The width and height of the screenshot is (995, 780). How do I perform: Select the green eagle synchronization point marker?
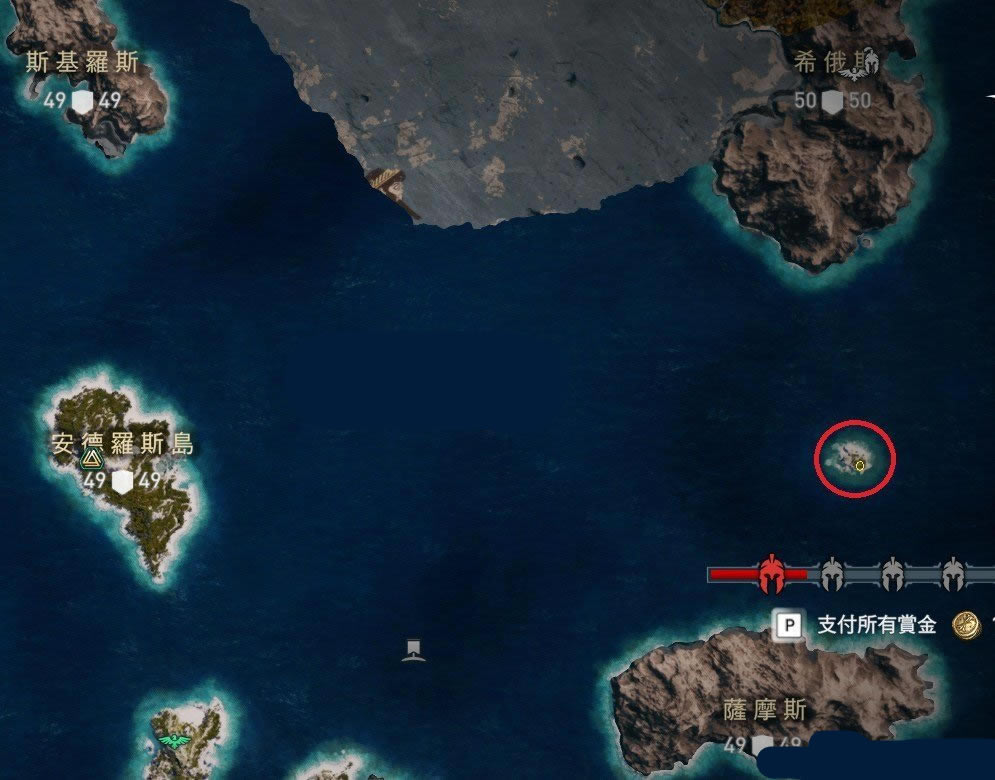point(176,741)
